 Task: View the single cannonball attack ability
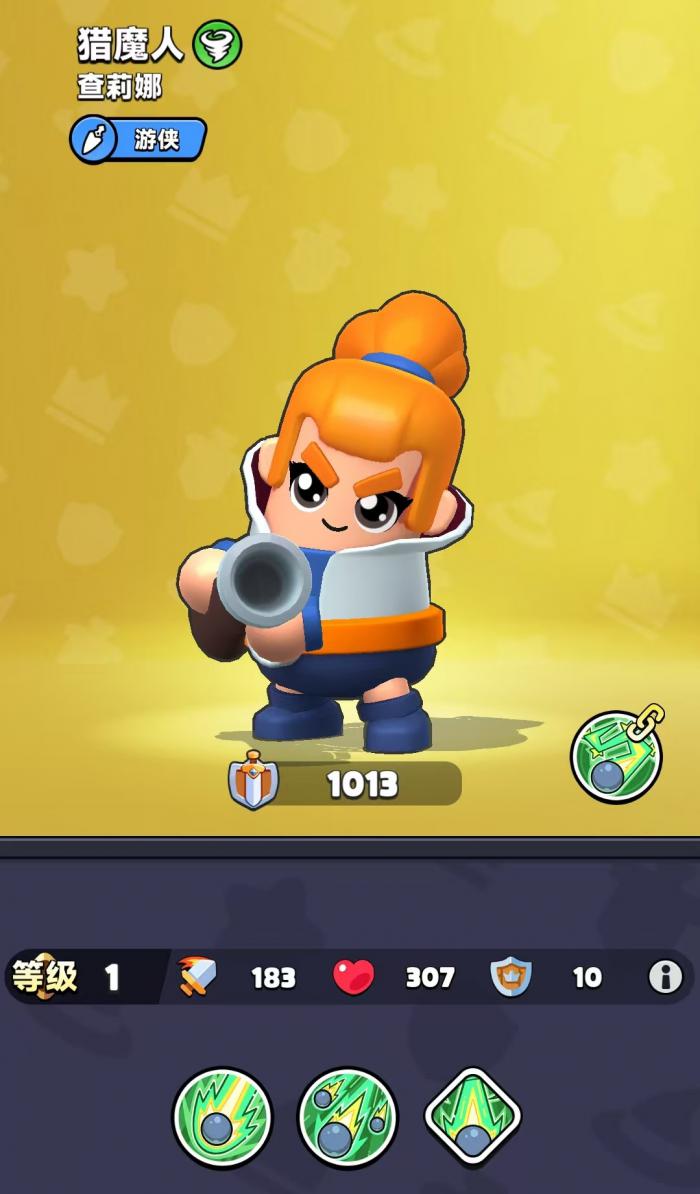point(222,1116)
